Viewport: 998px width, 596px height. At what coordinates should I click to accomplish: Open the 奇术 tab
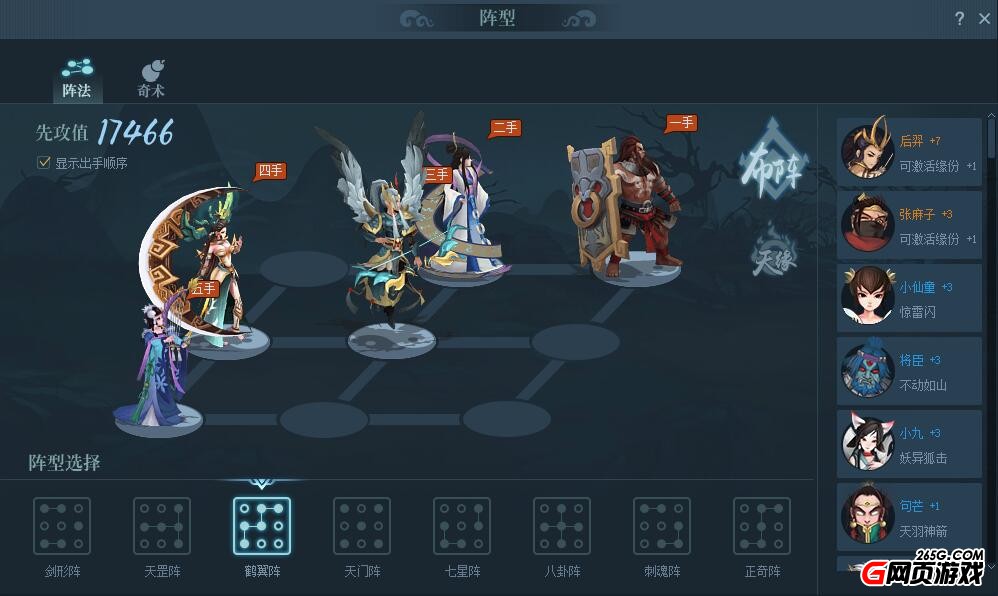point(151,79)
